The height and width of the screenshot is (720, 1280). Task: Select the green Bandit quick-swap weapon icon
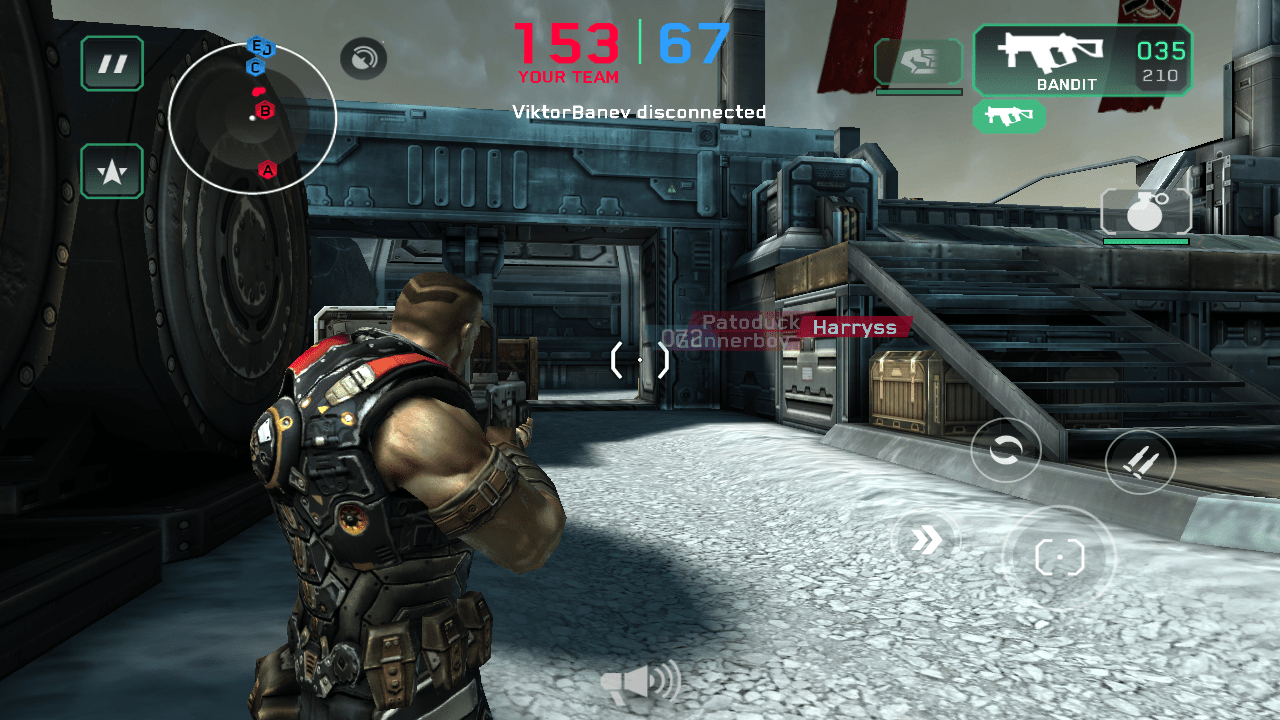tap(1009, 117)
